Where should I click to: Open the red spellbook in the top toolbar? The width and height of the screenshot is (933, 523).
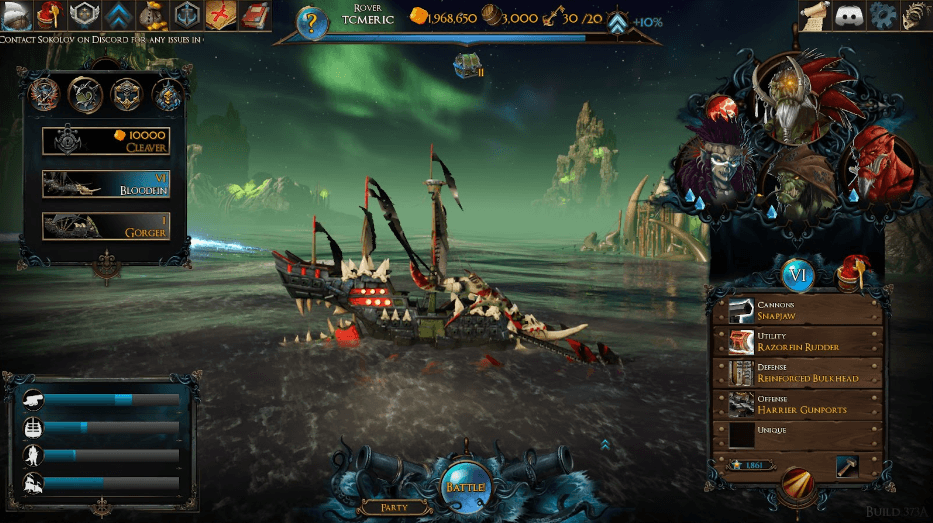(x=256, y=15)
